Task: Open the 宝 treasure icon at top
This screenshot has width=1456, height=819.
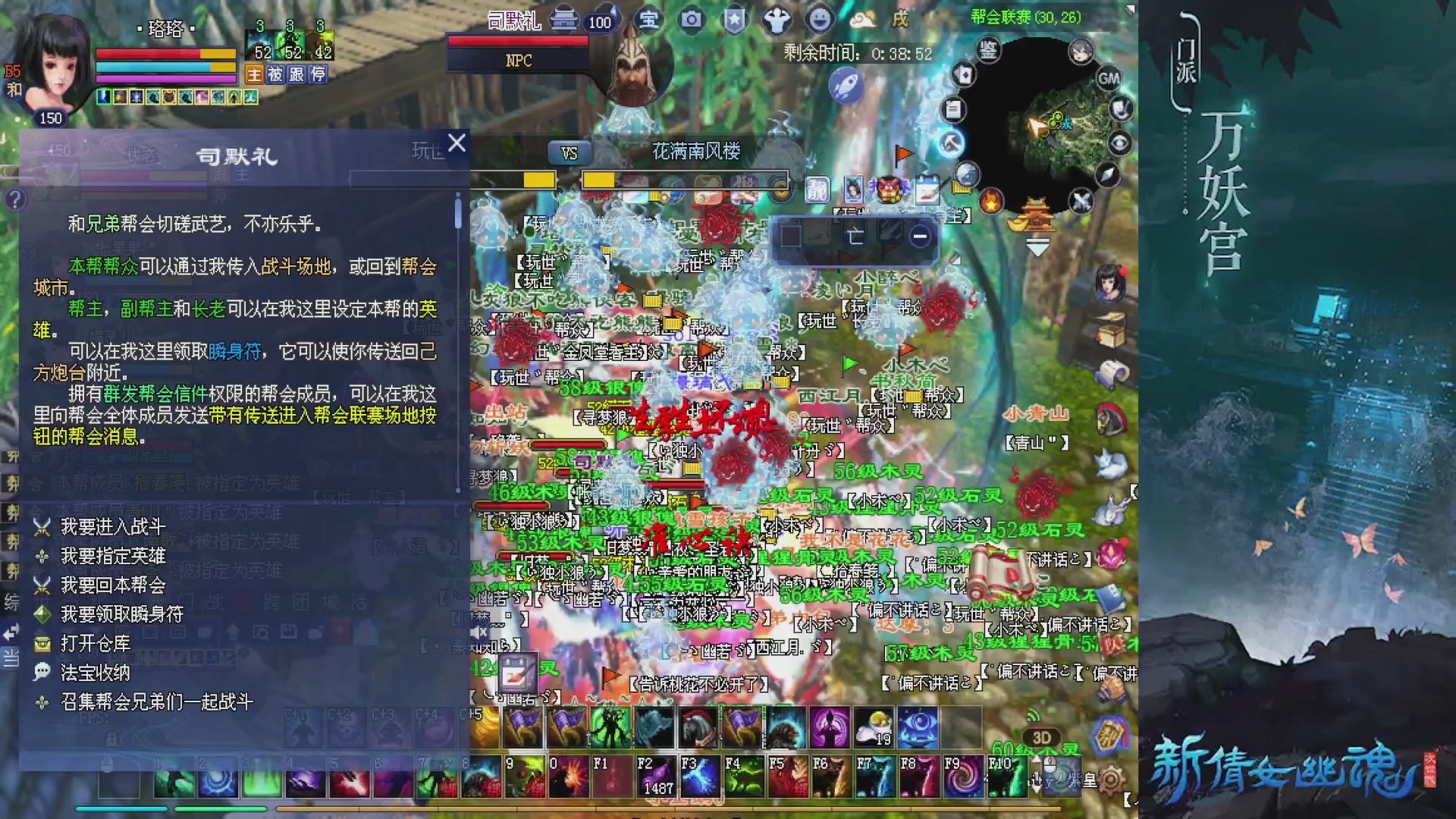Action: click(651, 19)
